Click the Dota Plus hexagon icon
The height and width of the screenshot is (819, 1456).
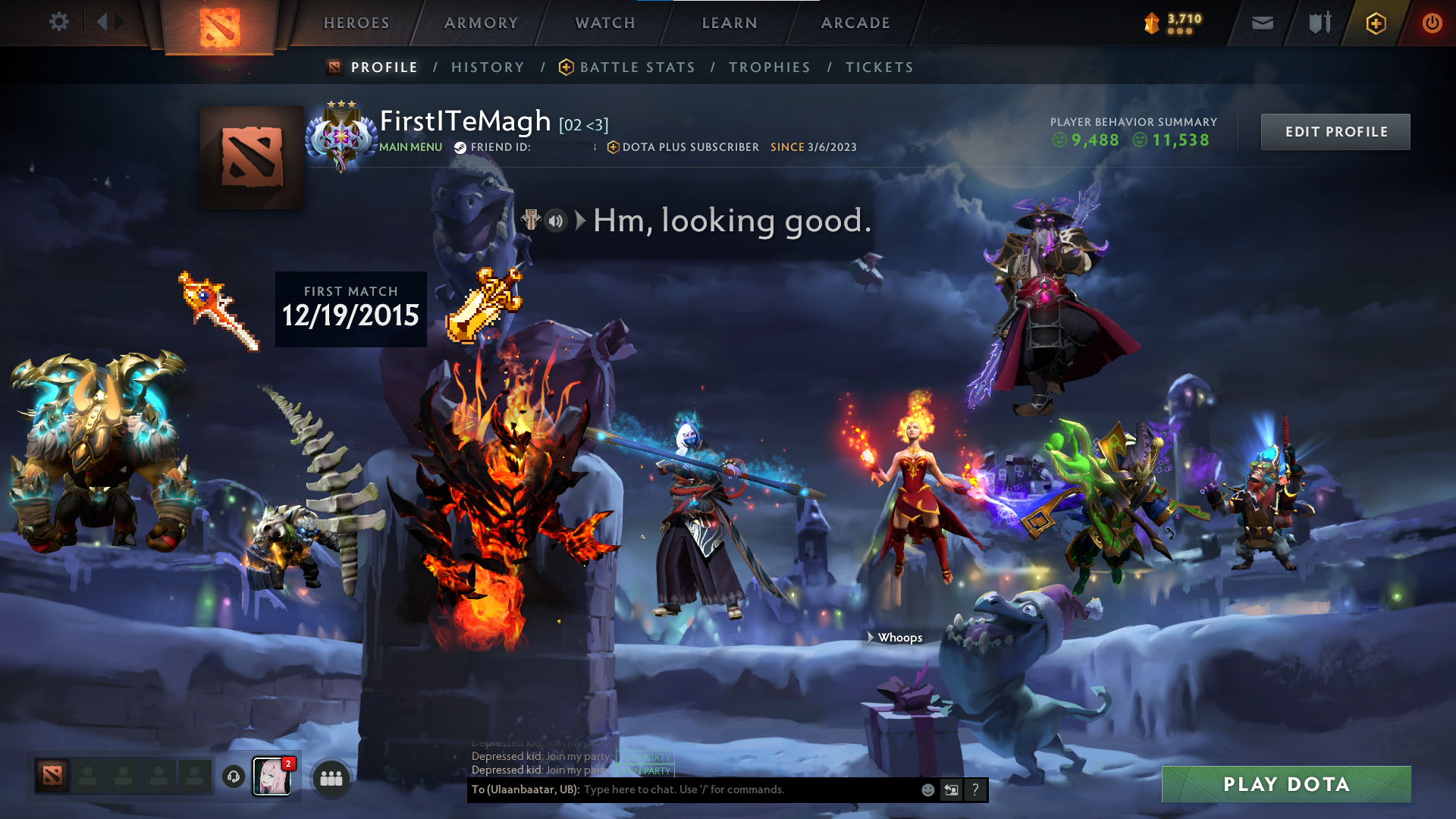pos(1376,23)
